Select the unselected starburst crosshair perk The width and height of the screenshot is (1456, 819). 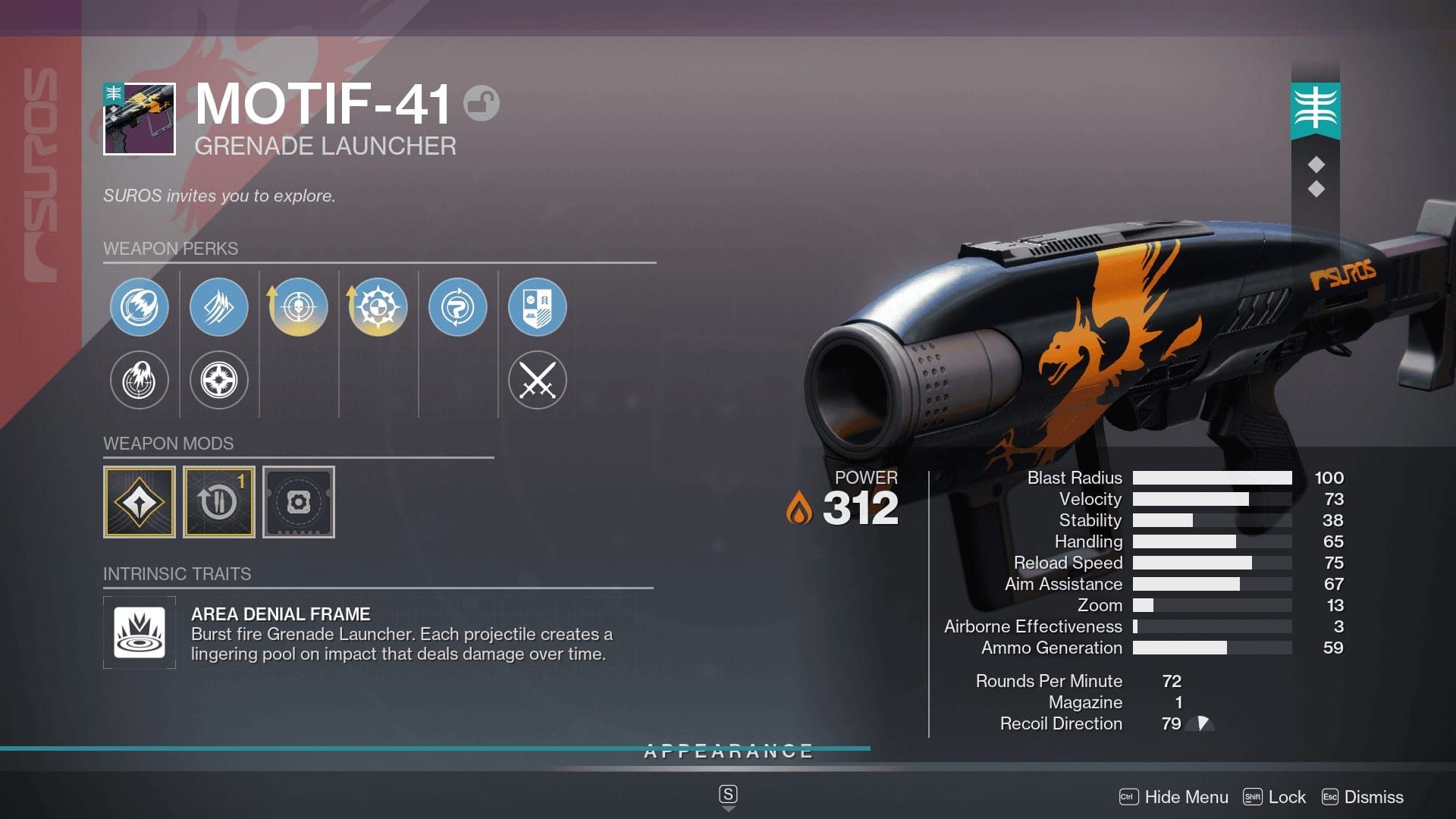218,380
